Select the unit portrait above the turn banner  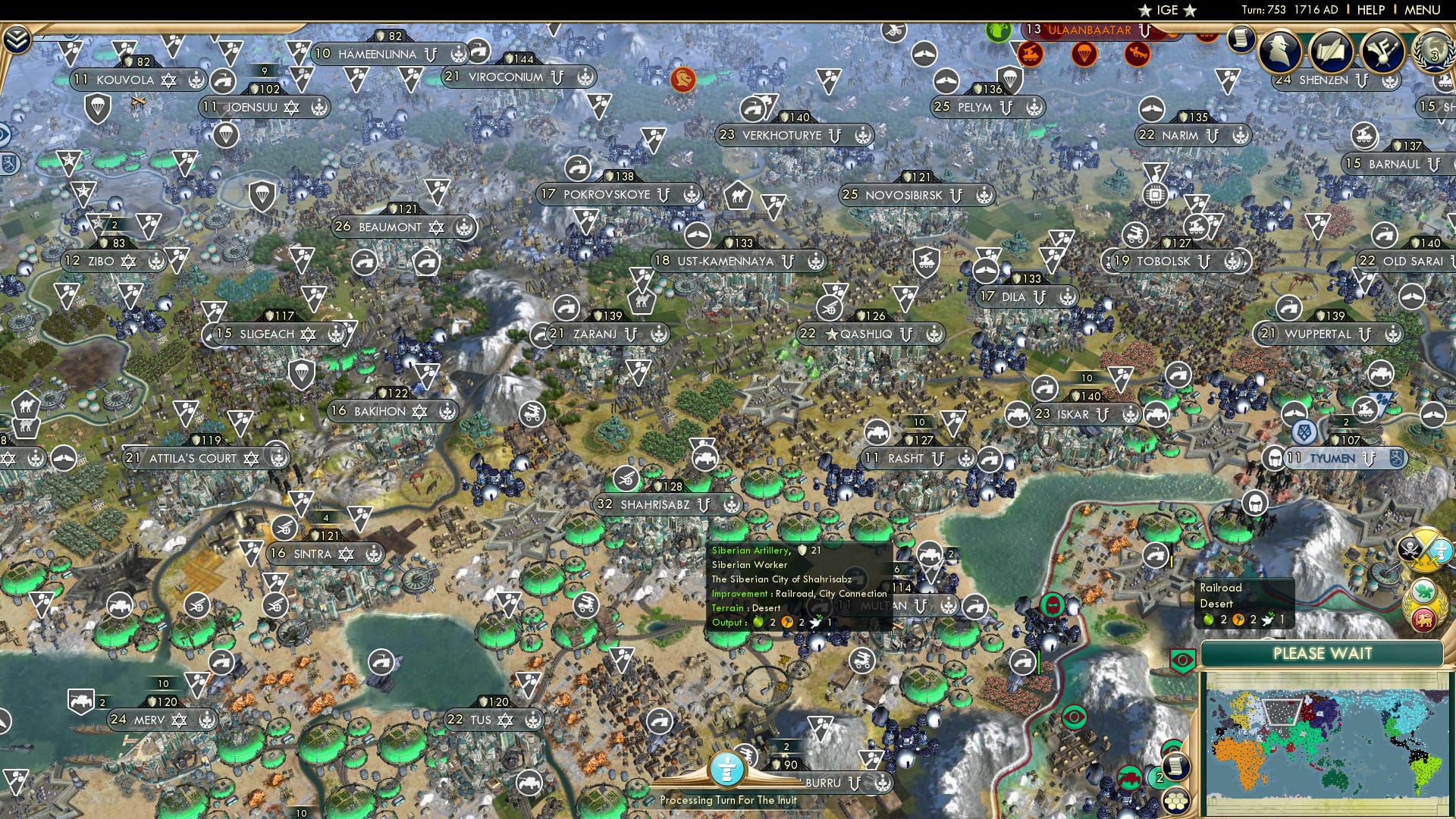(x=728, y=767)
